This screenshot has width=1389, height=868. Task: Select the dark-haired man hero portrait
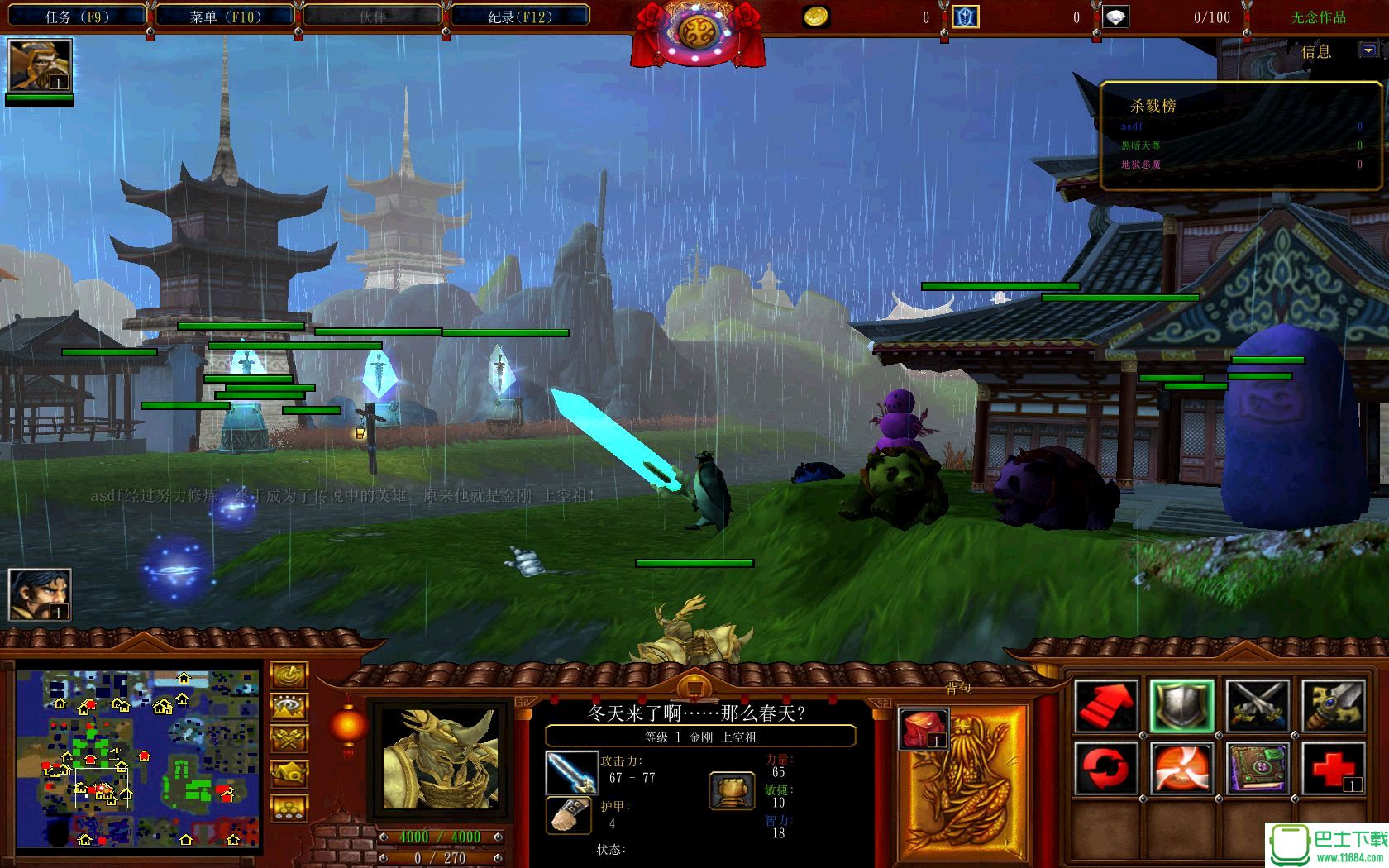[39, 594]
